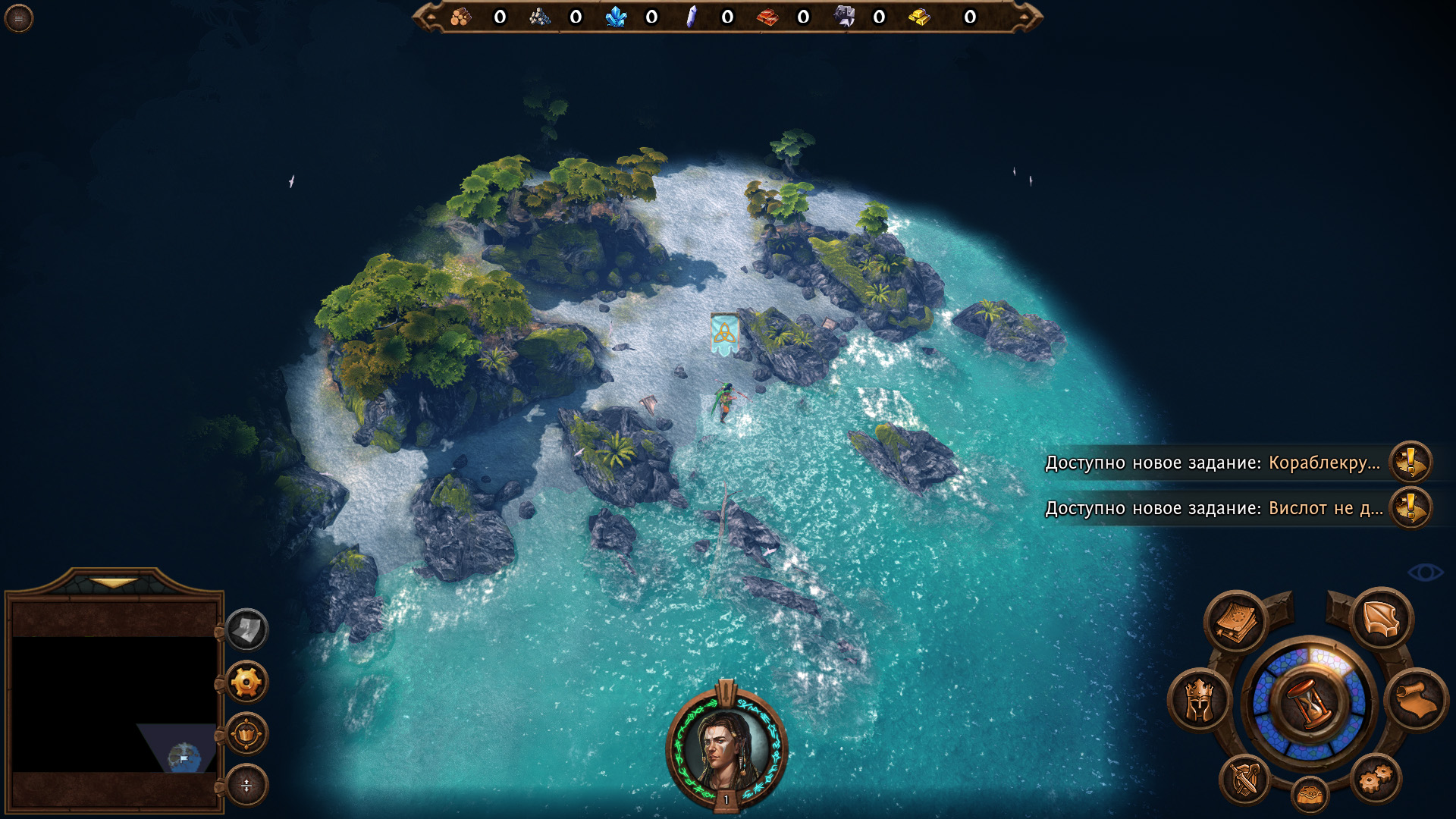
Task: Click the grey map sheet button
Action: click(246, 629)
